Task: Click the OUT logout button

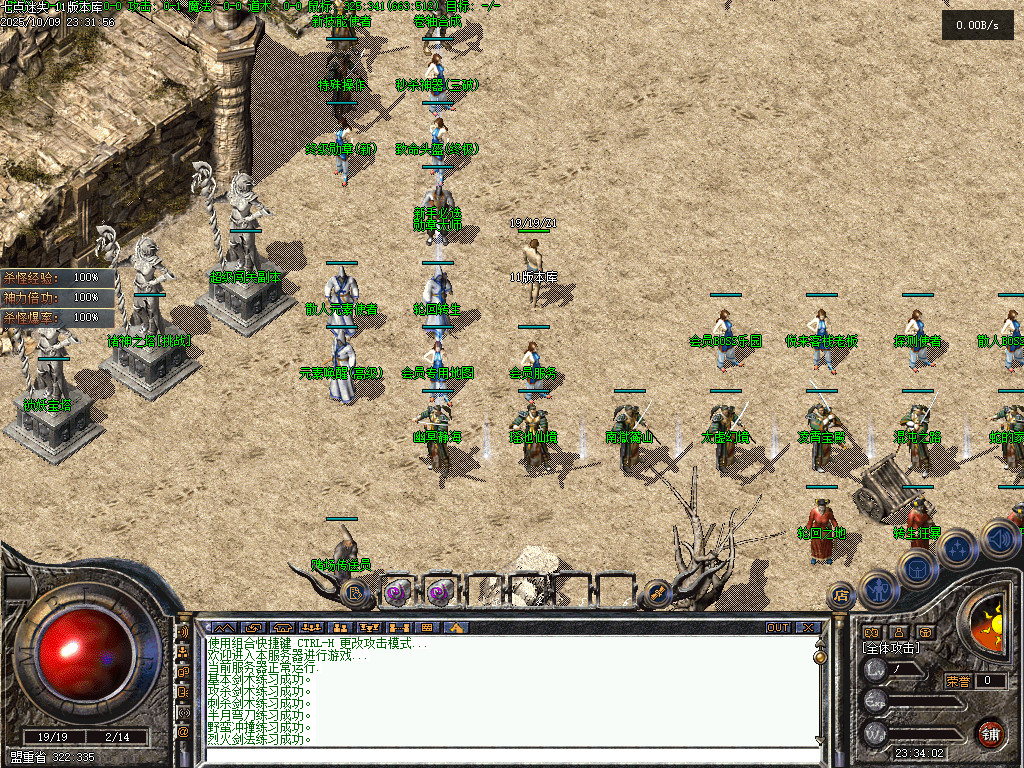Action: click(x=777, y=627)
